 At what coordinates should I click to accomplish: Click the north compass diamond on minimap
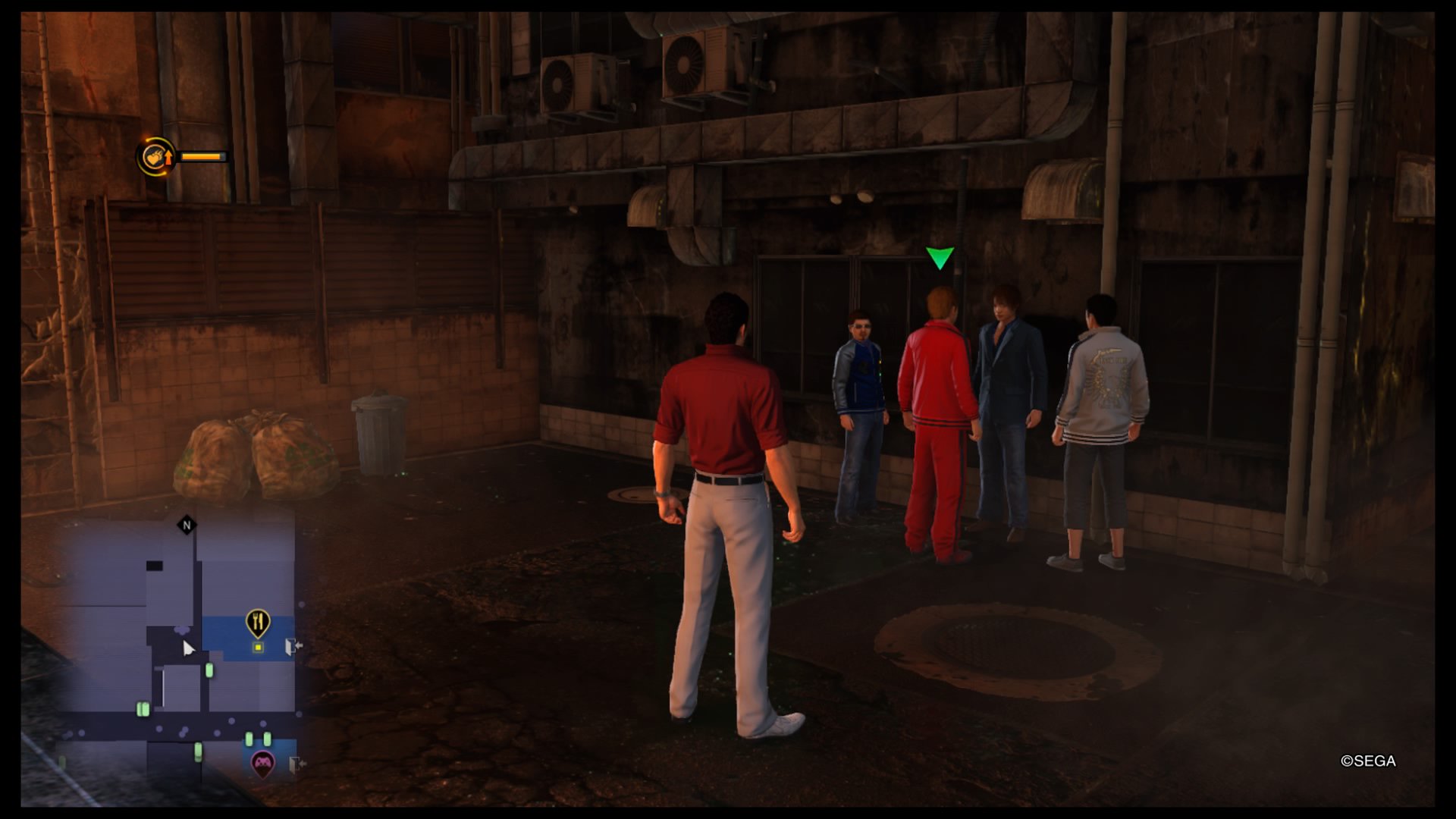pos(187,525)
